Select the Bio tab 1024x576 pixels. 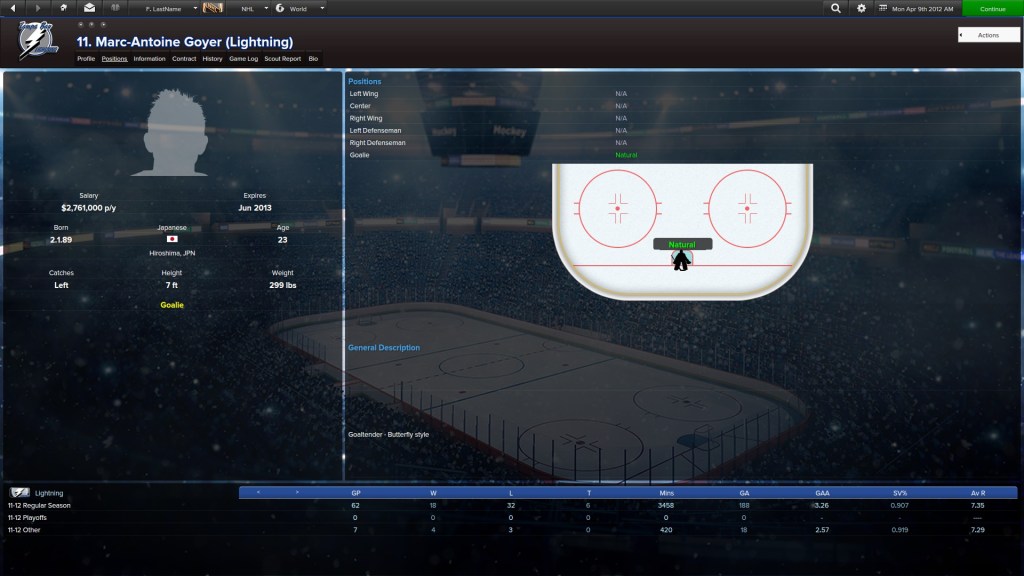(313, 59)
